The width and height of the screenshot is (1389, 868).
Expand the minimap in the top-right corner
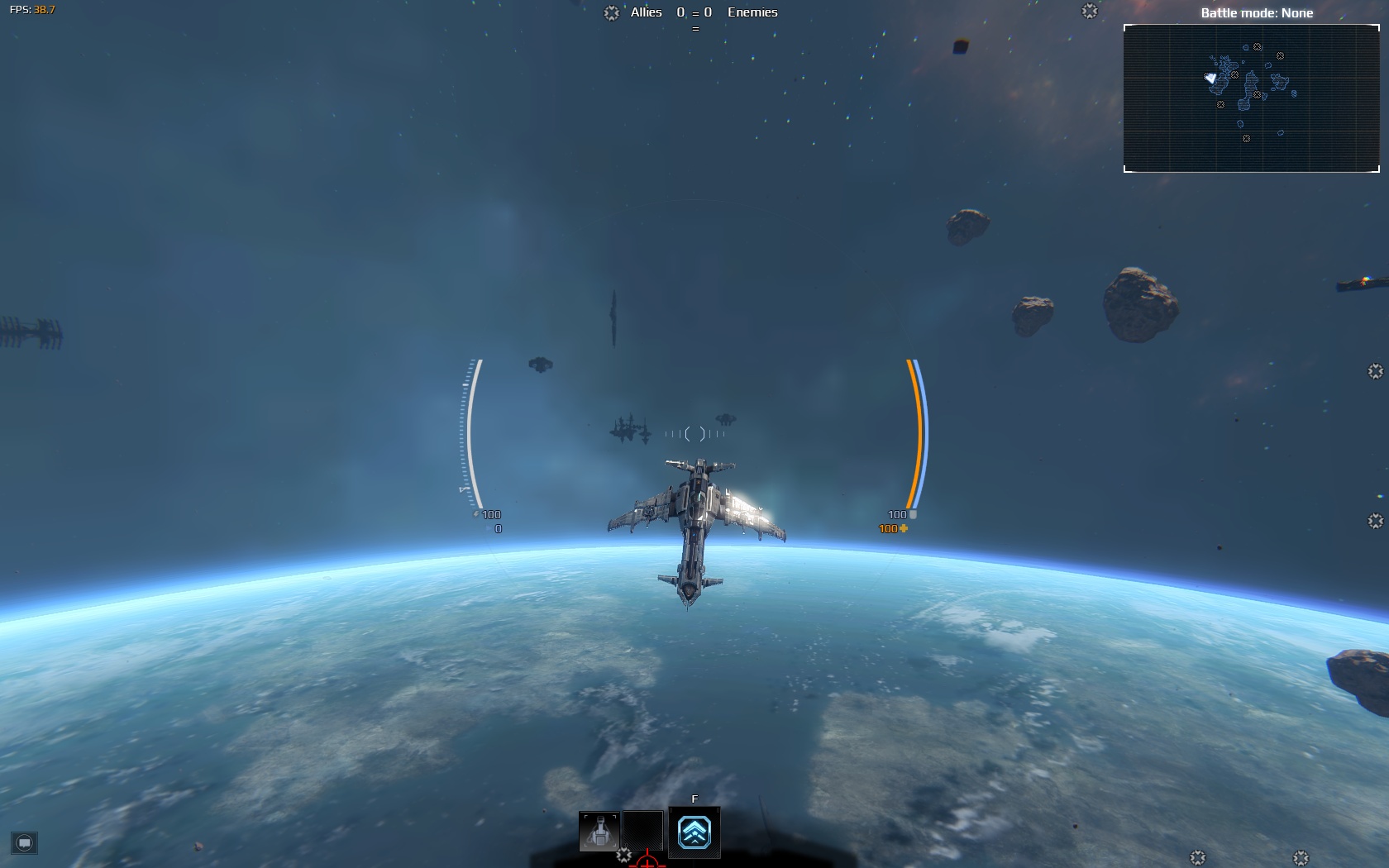click(x=1252, y=98)
